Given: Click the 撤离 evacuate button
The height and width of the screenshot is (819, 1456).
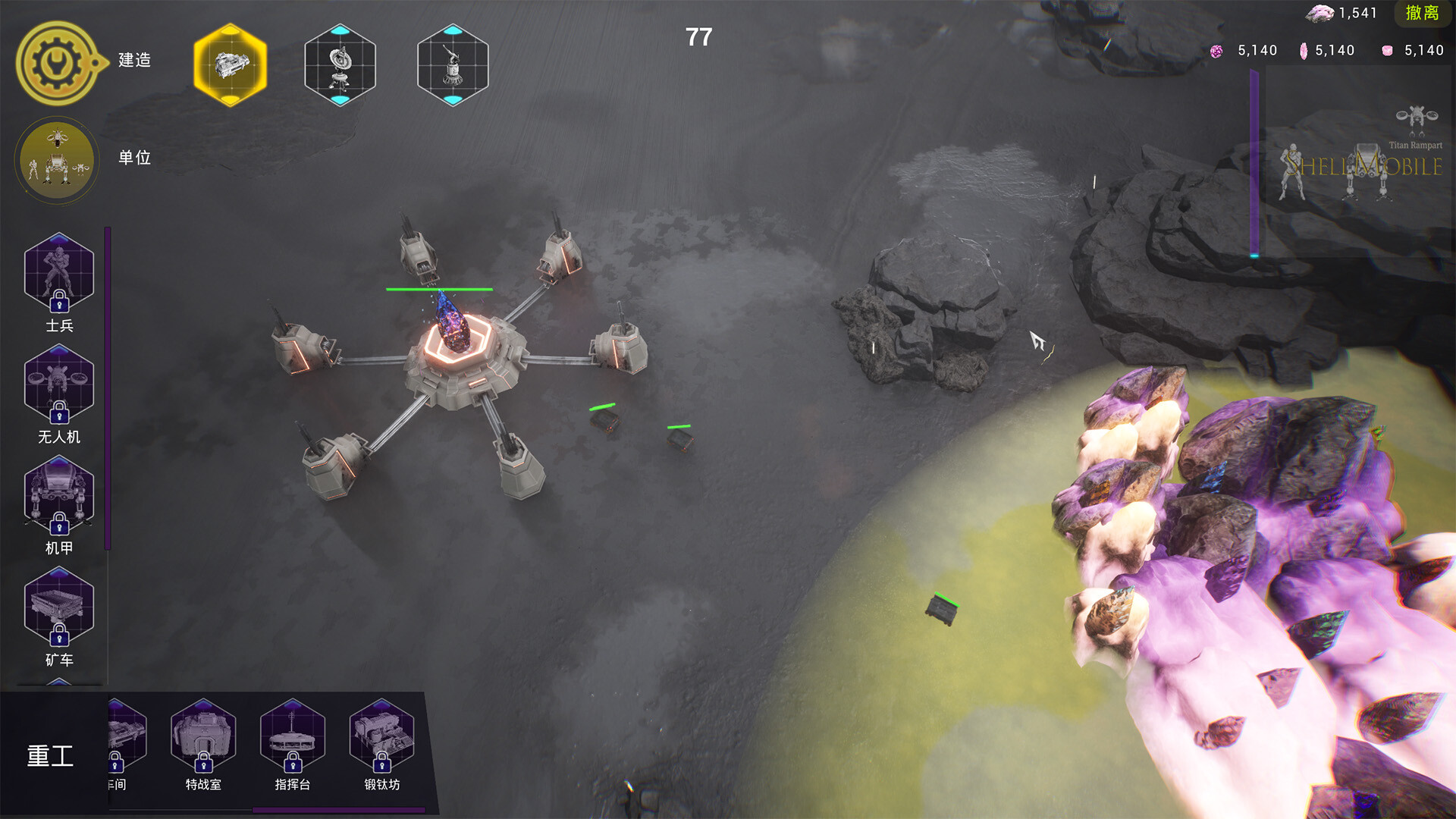Looking at the screenshot, I should click(1422, 13).
